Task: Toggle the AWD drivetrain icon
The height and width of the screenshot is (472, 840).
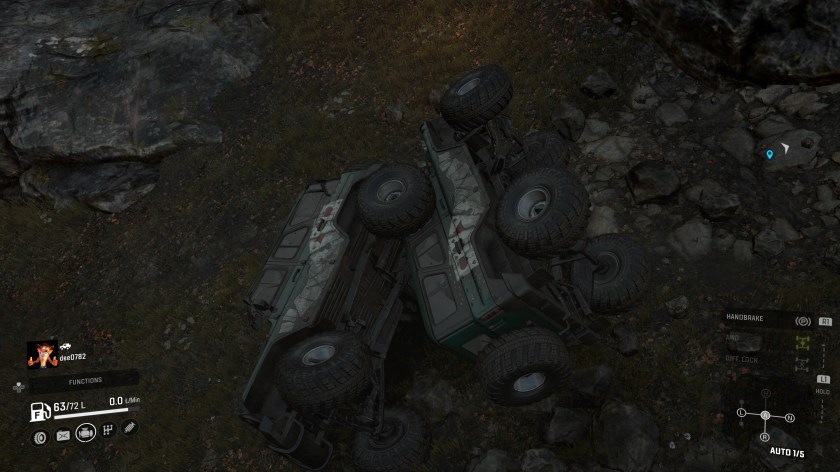Action: tap(801, 340)
